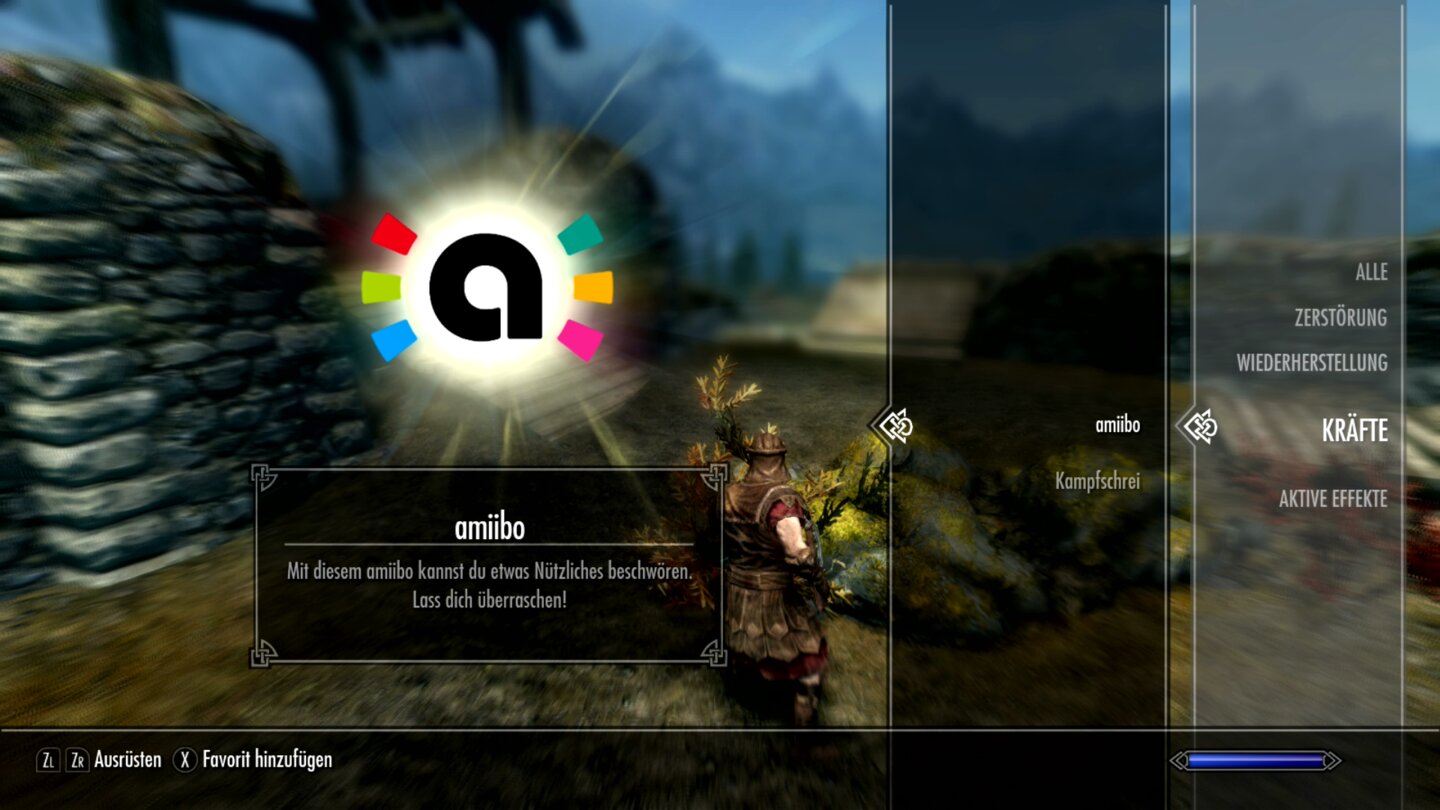View AKTIVE EFFEKTE
The image size is (1440, 810).
(x=1335, y=498)
